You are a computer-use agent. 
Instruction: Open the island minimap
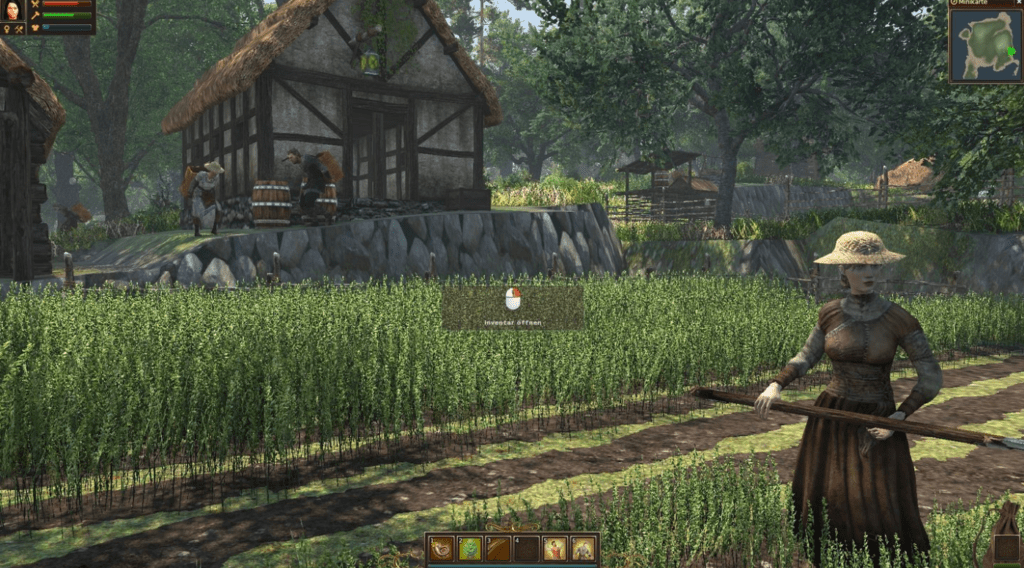[x=985, y=46]
